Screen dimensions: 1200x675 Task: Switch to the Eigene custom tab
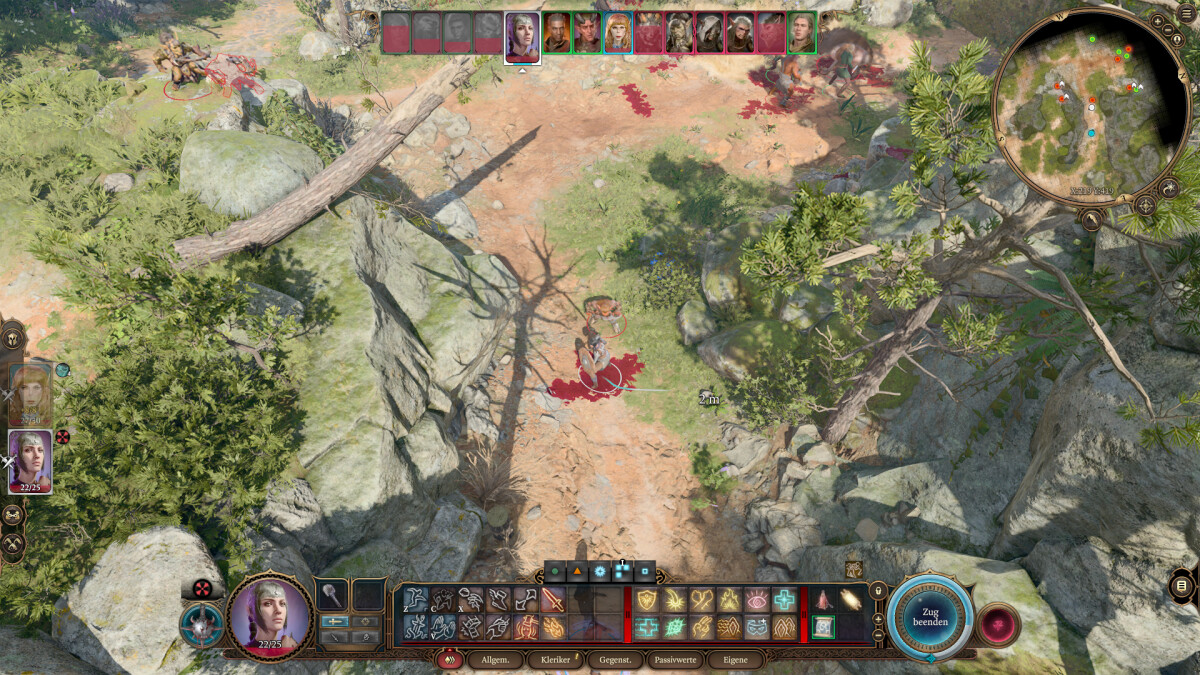(735, 660)
